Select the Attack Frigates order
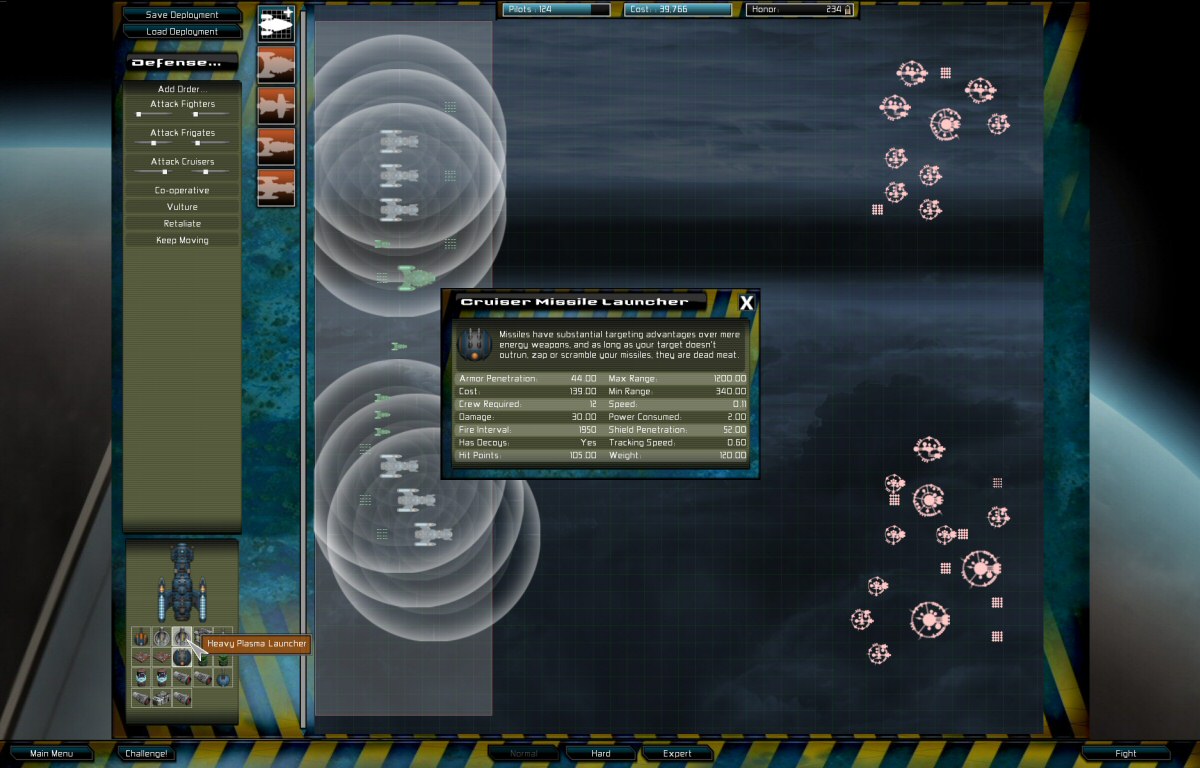Screen dimensions: 1200x768 click(x=182, y=133)
